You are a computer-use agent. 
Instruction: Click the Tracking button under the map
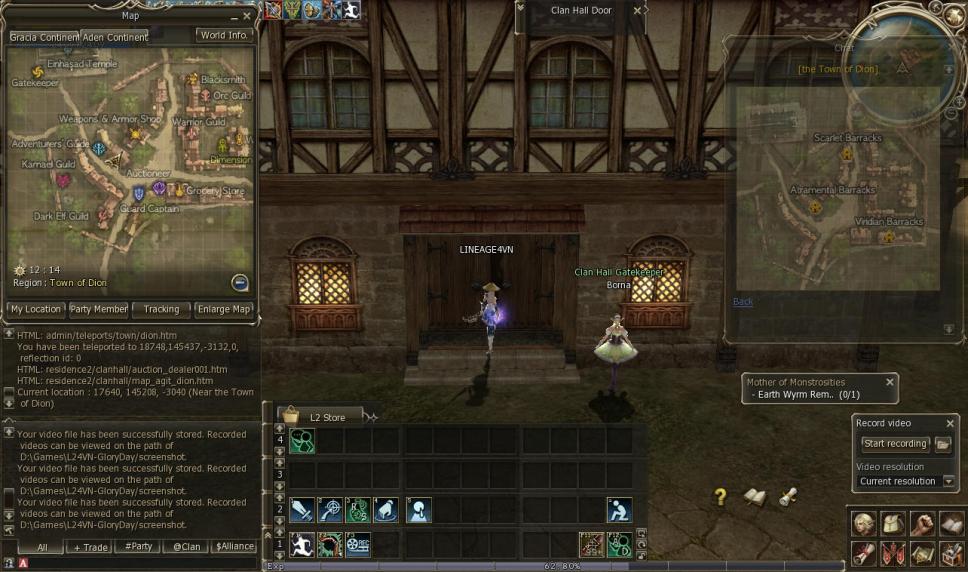point(161,309)
